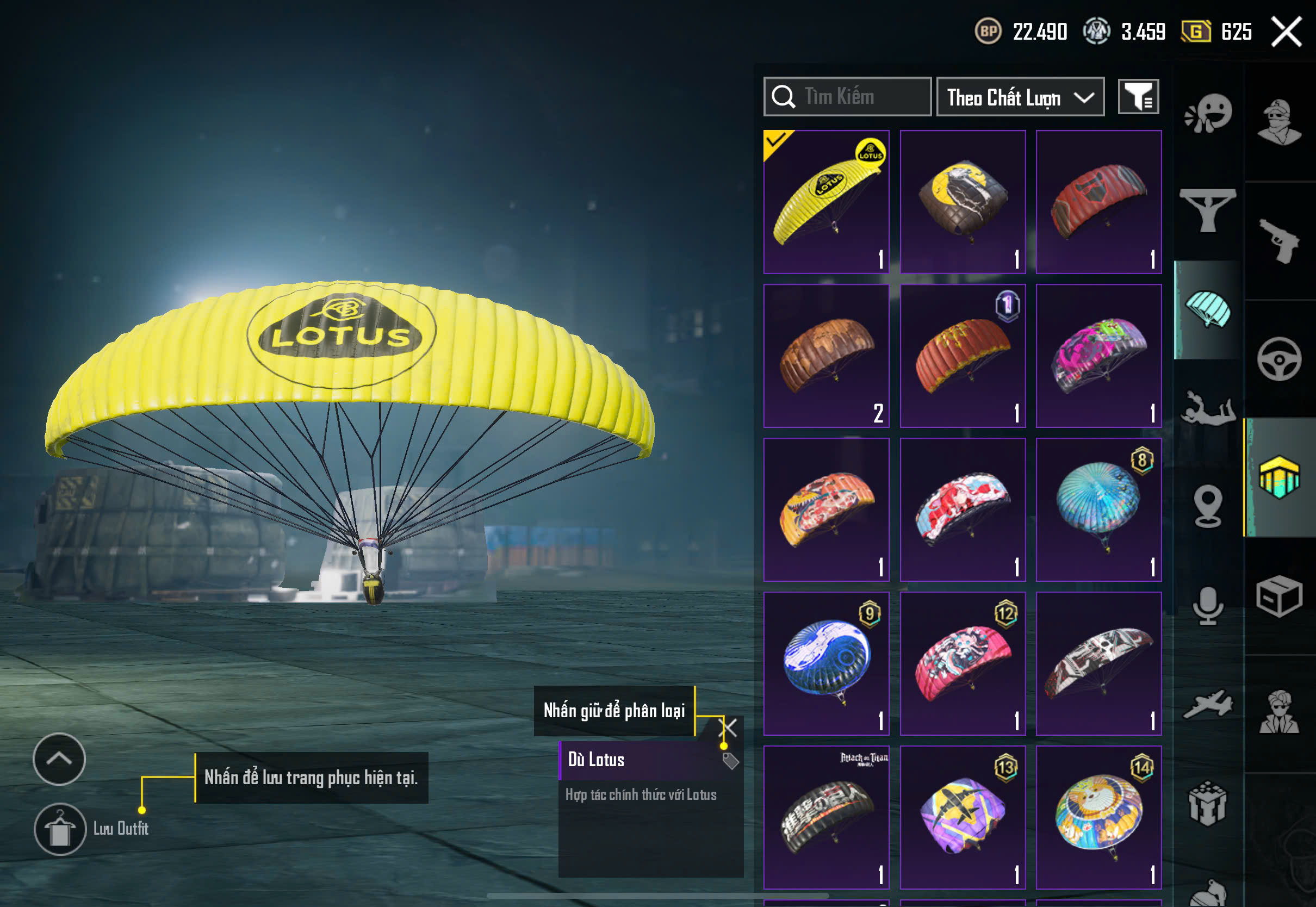Open the Theo Chất Lượng sort dropdown
Viewport: 1316px width, 907px height.
pos(1020,97)
